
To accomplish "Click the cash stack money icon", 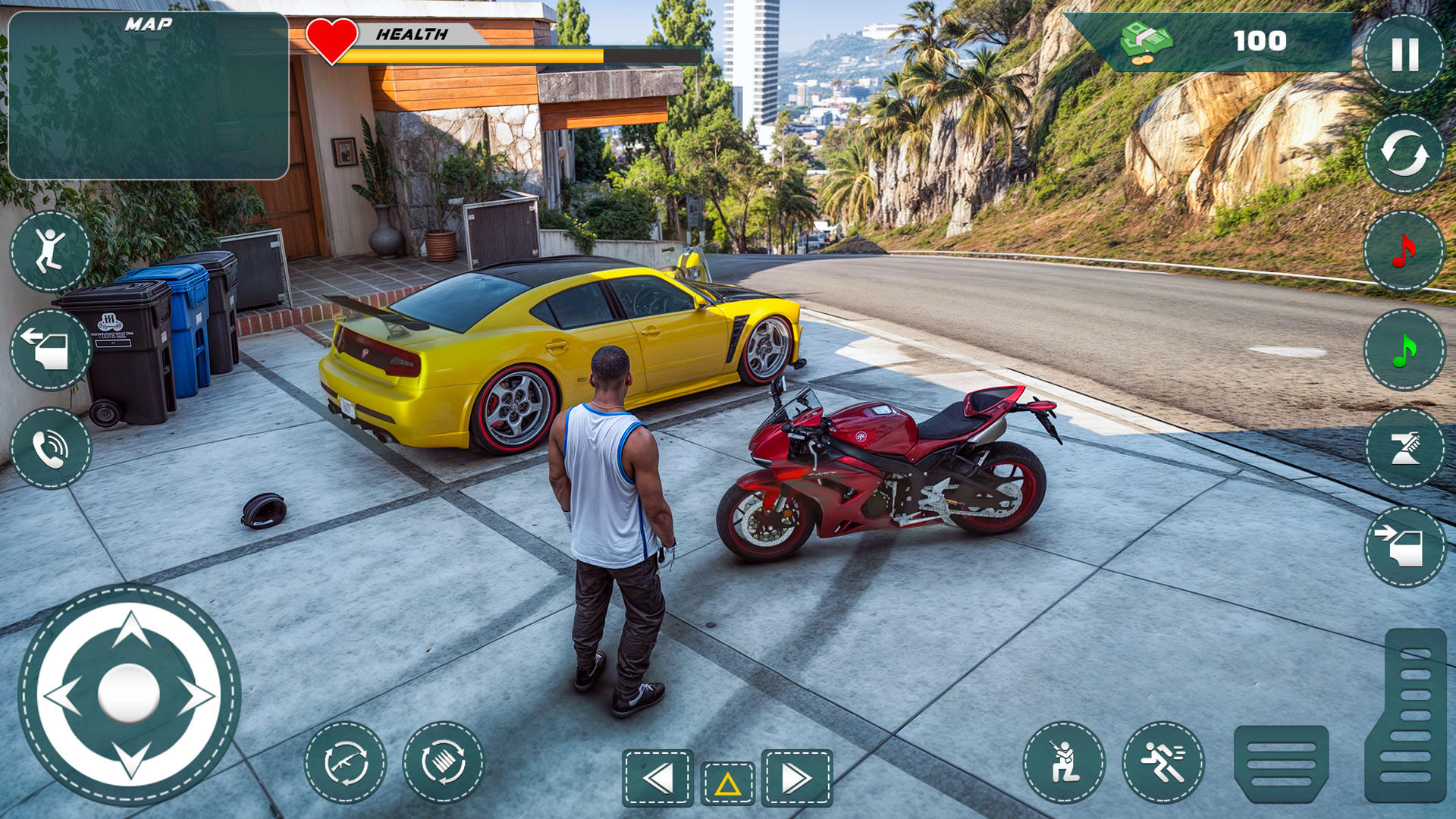I will pyautogui.click(x=1146, y=42).
